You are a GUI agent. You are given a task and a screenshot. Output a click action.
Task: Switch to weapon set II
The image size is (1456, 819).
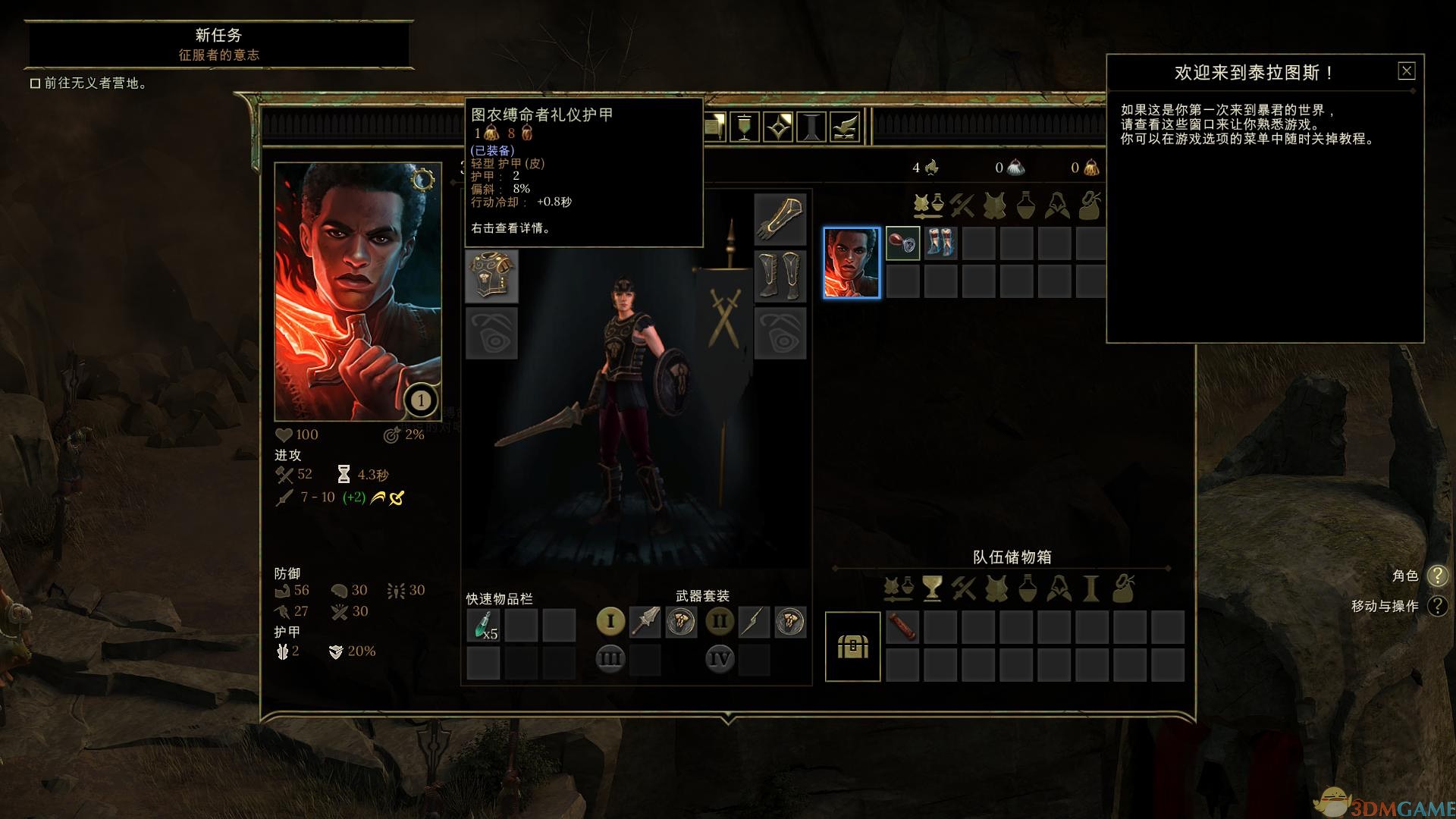(720, 622)
